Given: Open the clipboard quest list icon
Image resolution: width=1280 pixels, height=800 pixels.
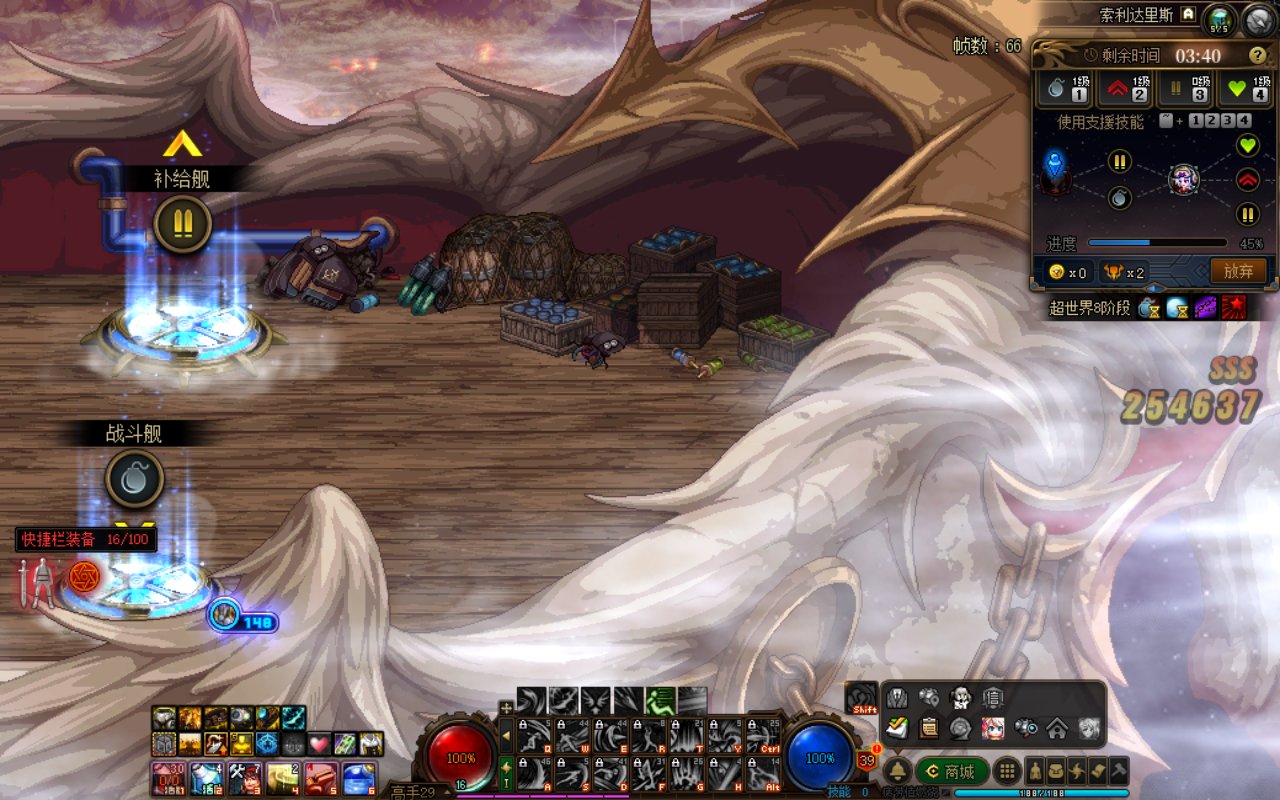Looking at the screenshot, I should point(929,728).
